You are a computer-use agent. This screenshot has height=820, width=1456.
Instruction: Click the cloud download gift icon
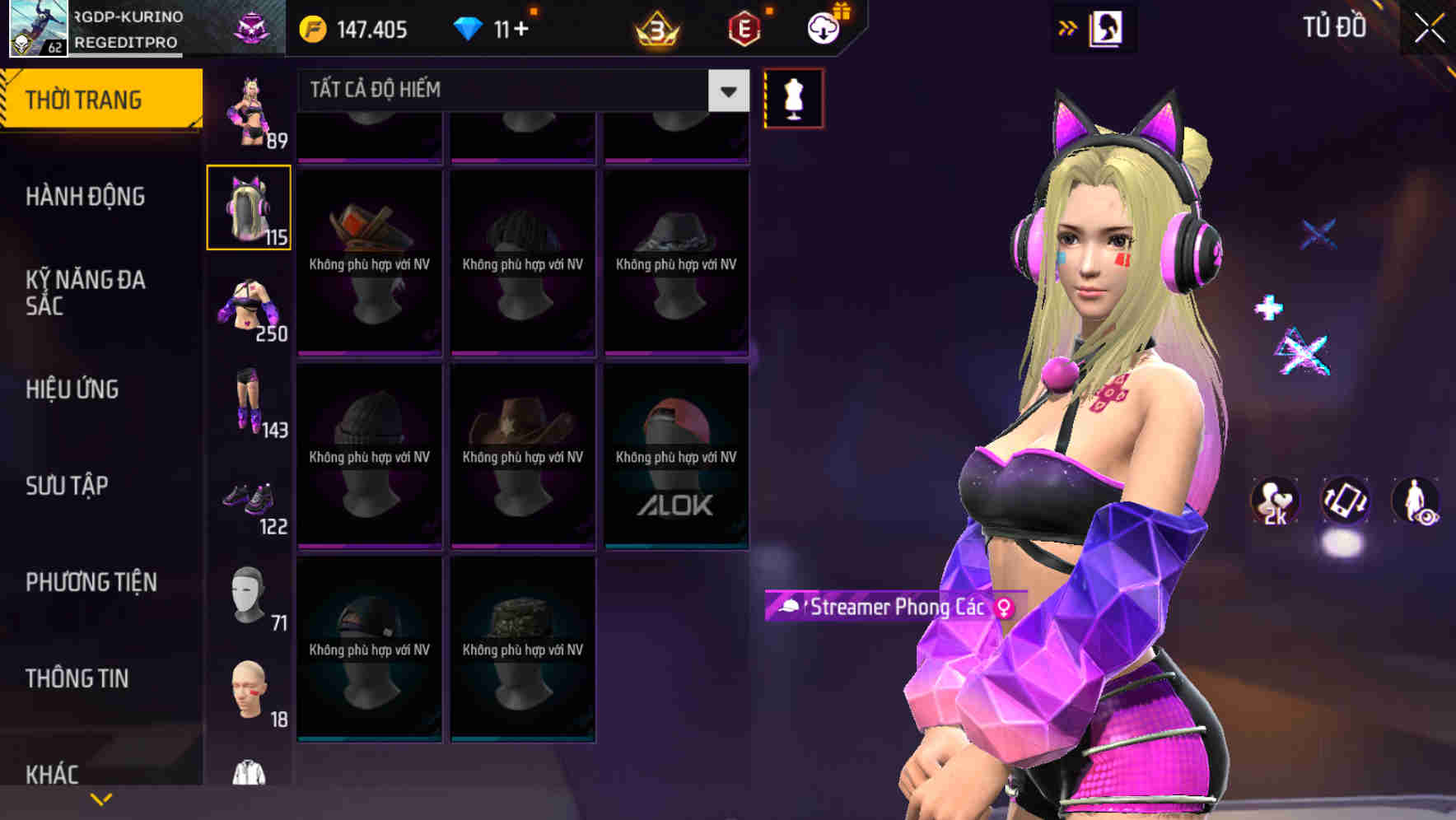point(822,27)
